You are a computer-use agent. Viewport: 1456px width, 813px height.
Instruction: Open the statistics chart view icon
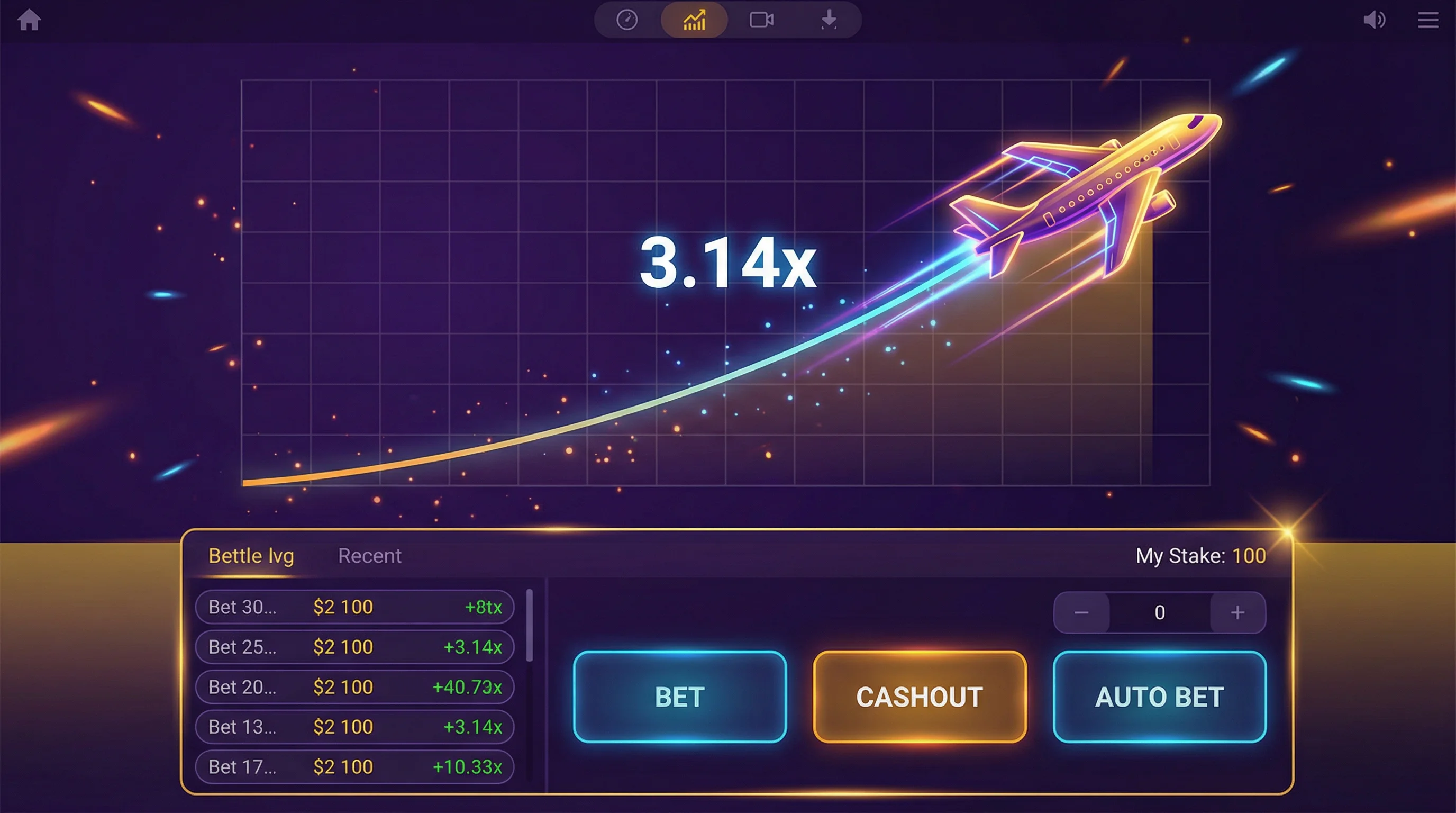(694, 20)
